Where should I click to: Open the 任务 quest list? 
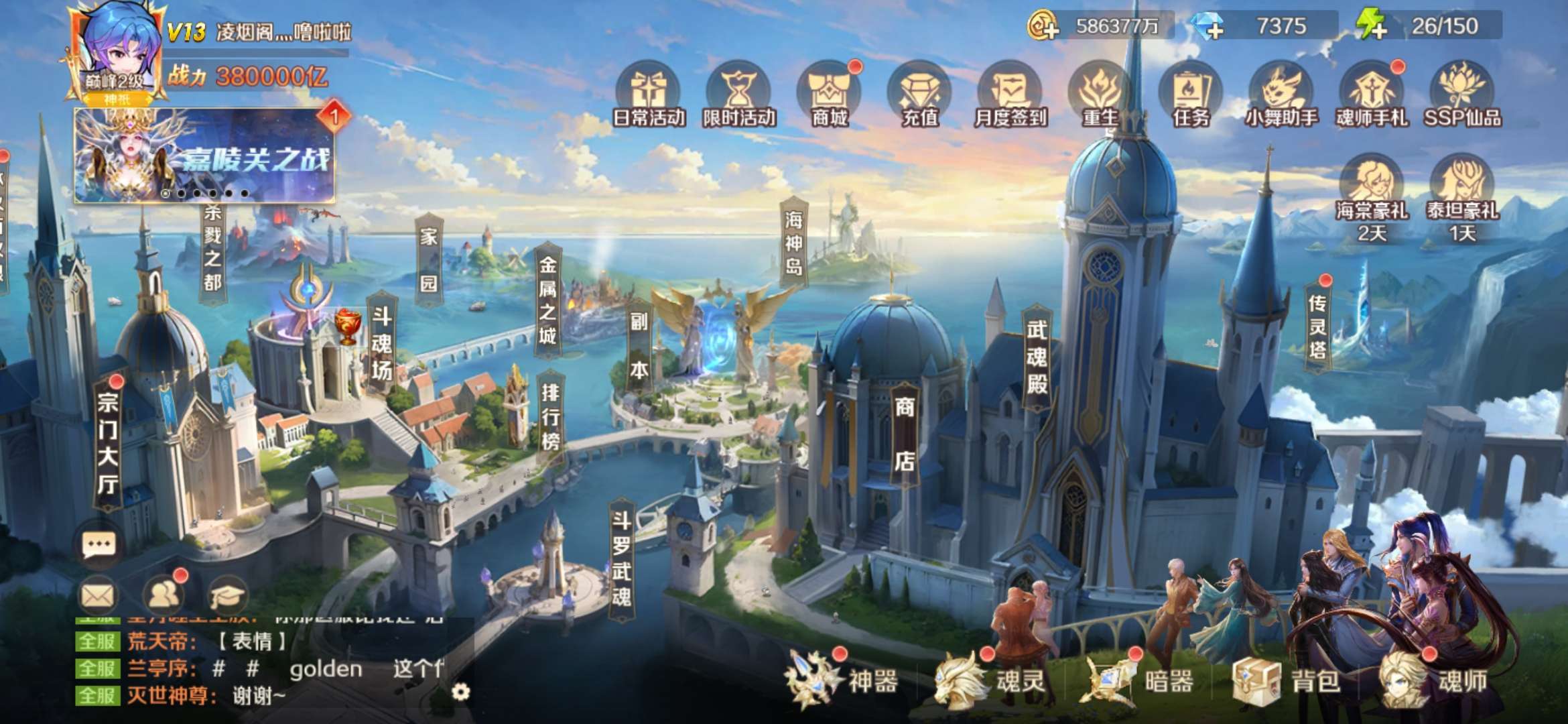click(x=1191, y=94)
